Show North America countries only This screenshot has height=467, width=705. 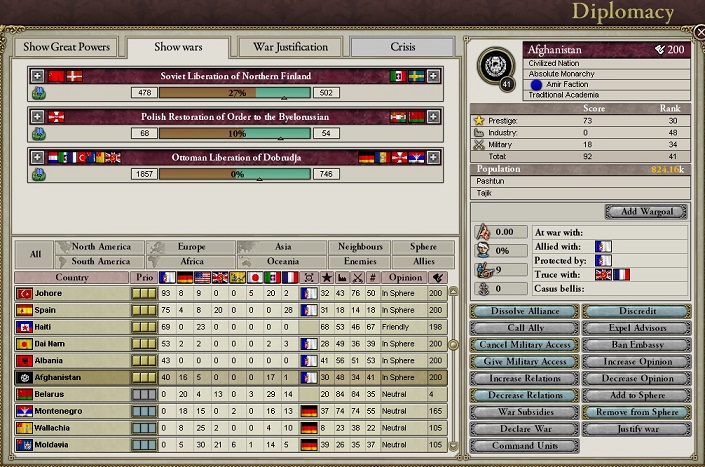click(x=101, y=246)
